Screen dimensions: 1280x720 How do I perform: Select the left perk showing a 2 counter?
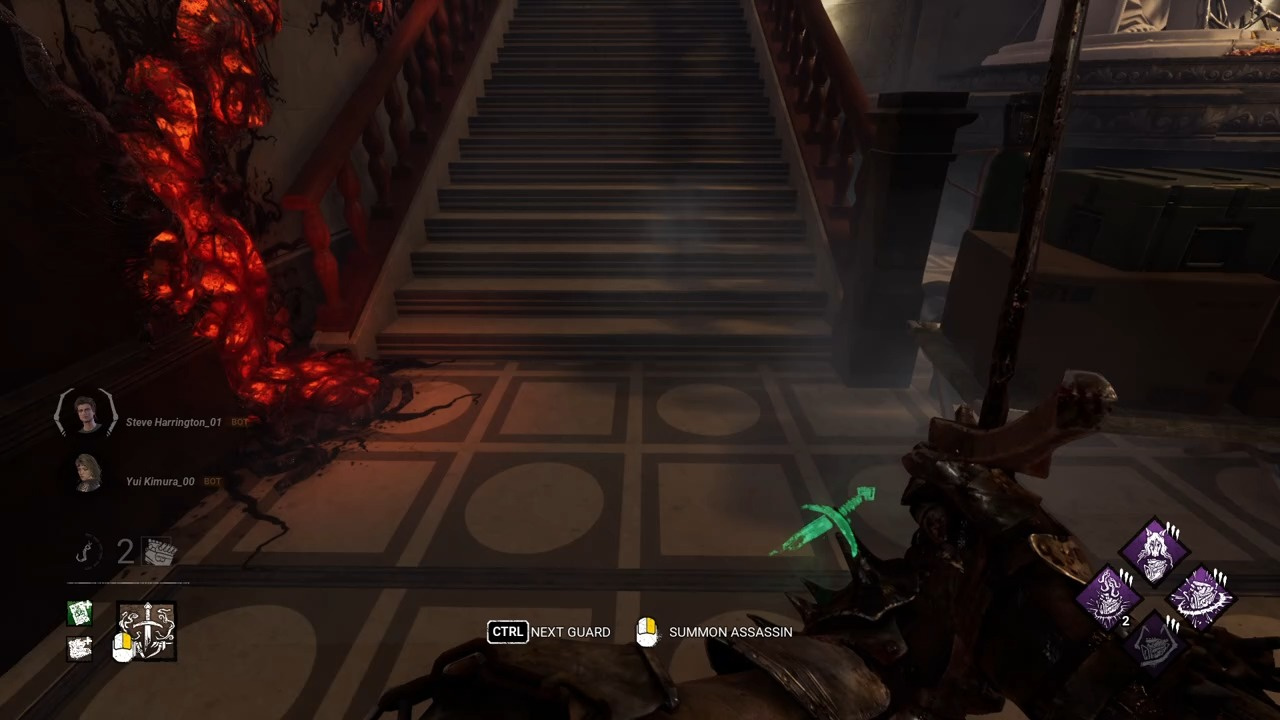1109,597
